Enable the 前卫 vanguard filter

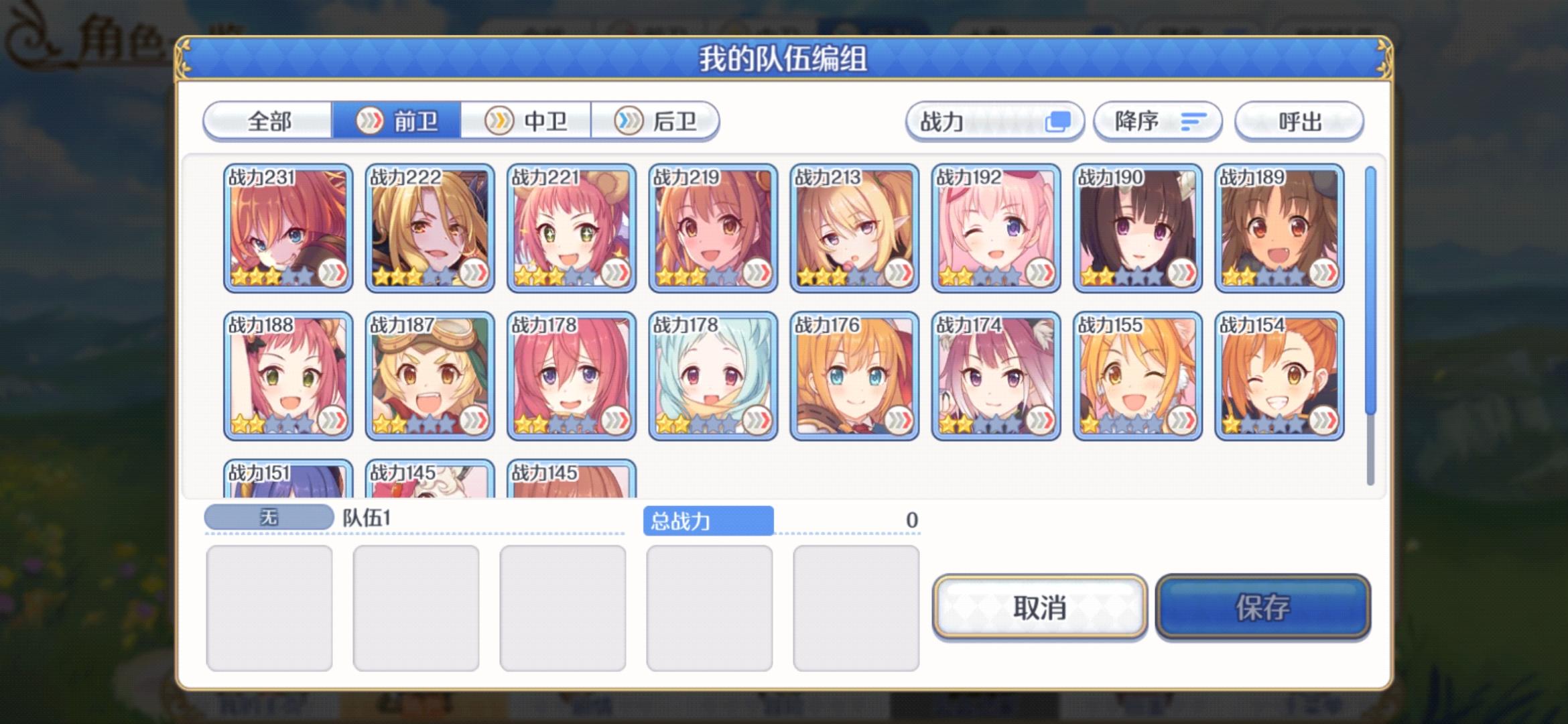pyautogui.click(x=398, y=121)
